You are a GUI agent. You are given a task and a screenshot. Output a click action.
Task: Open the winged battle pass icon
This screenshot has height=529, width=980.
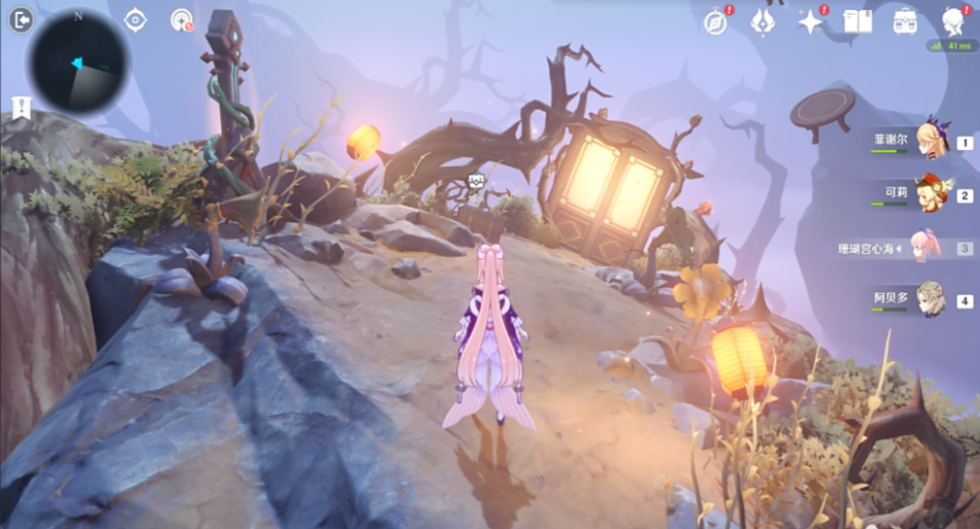click(764, 21)
